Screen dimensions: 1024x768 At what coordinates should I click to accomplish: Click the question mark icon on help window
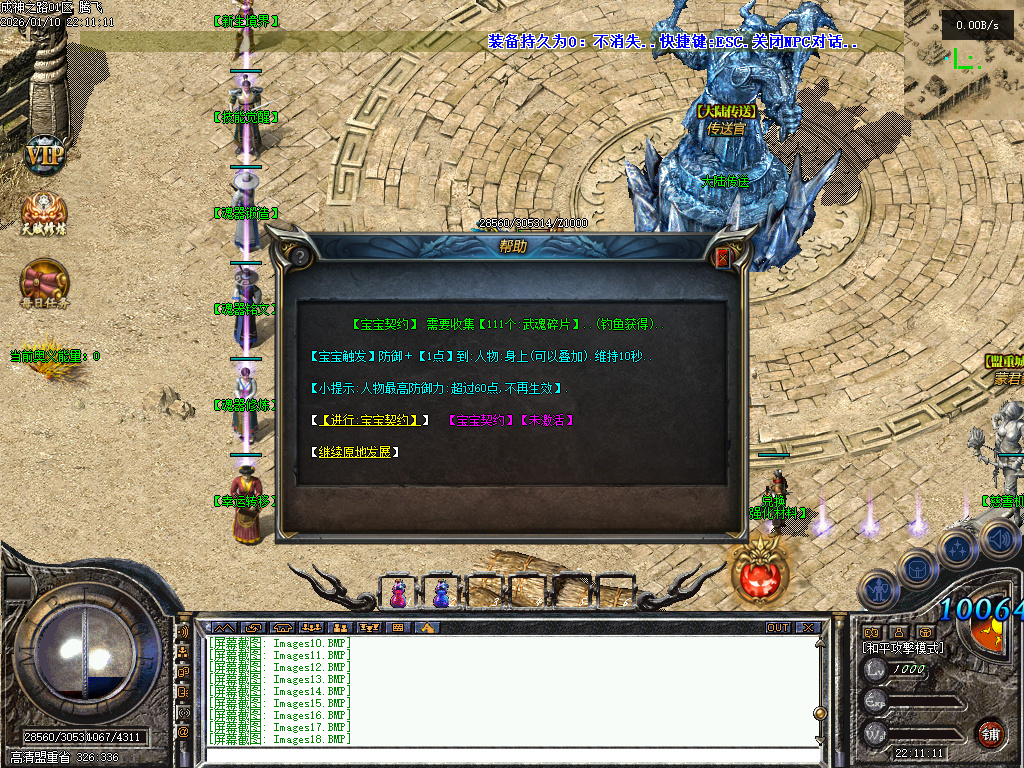(x=299, y=256)
